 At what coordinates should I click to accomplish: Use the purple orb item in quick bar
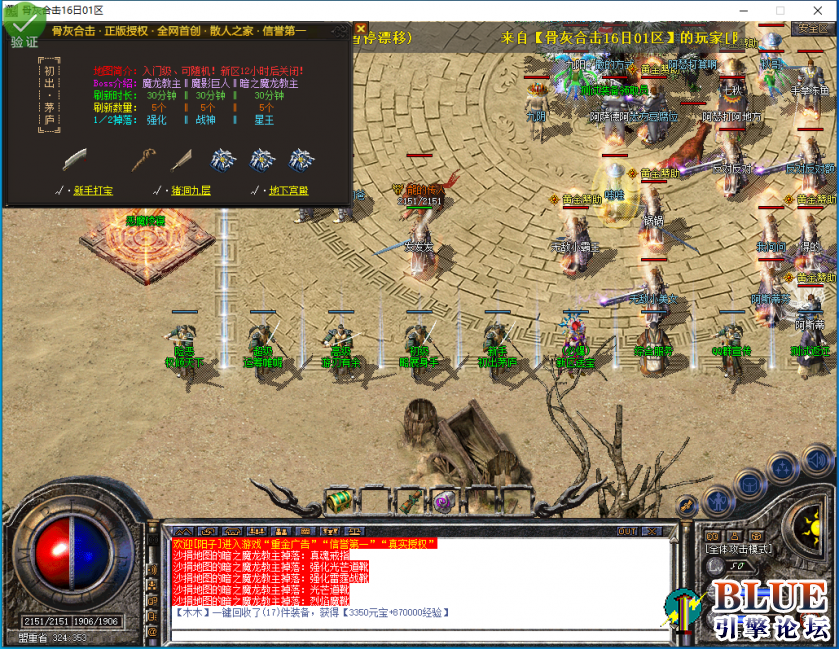[443, 501]
